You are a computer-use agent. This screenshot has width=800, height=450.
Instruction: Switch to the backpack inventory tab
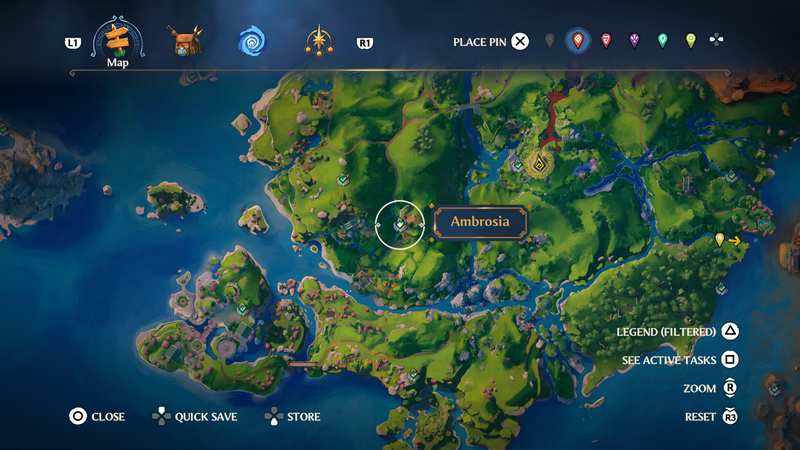[185, 42]
